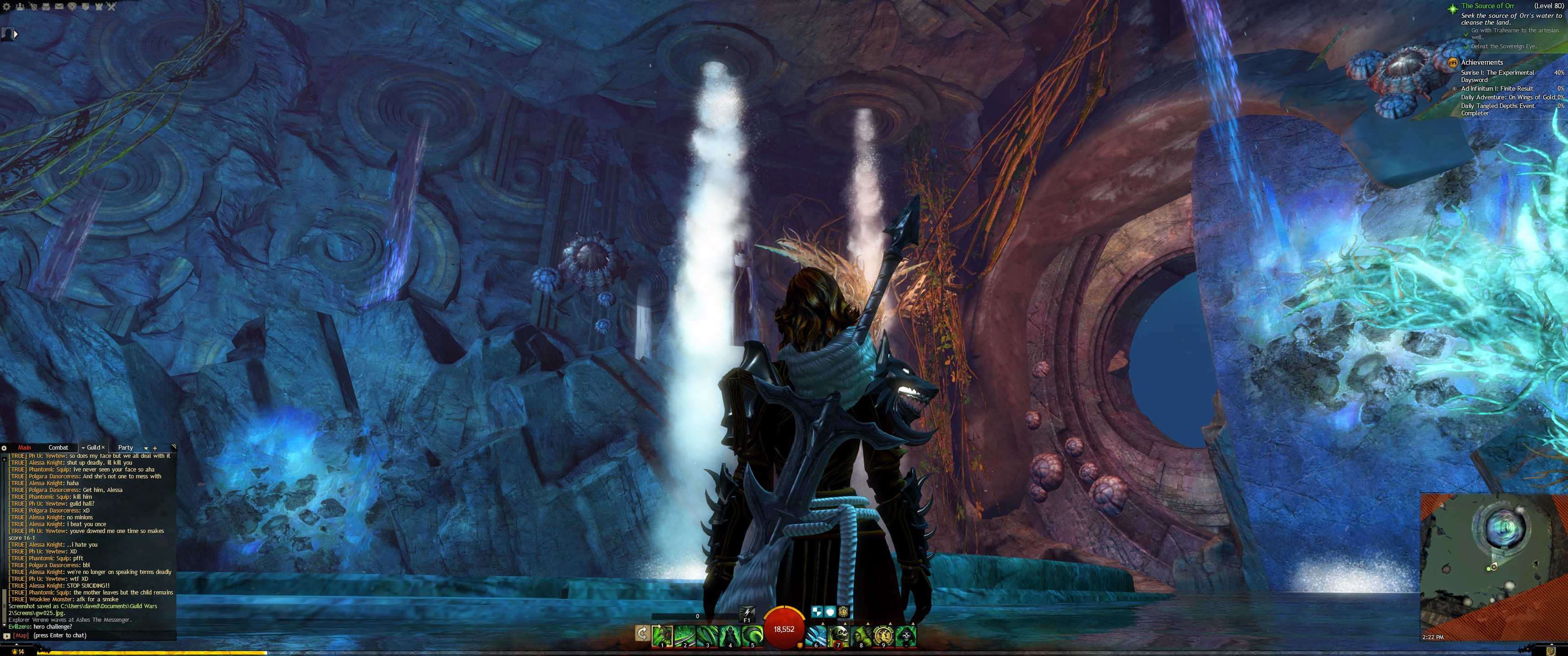This screenshot has width=1568, height=656.
Task: Switch to the Combat chat tab
Action: click(x=58, y=448)
